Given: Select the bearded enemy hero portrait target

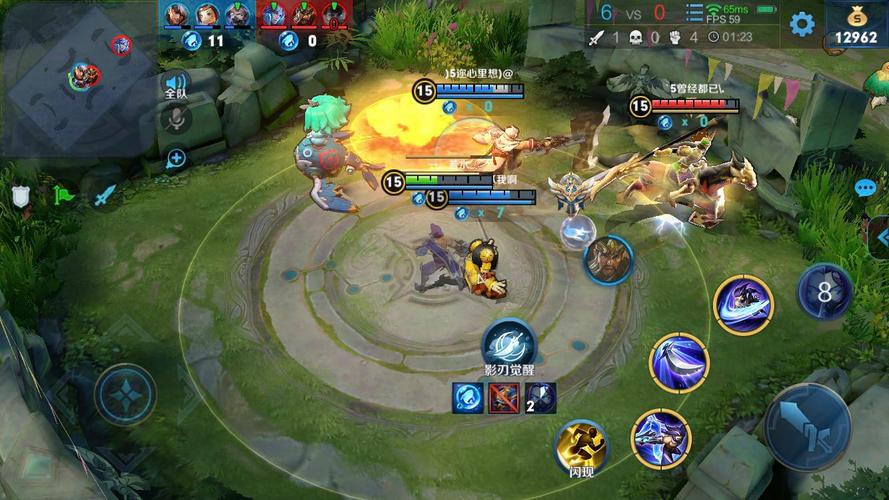Looking at the screenshot, I should pos(608,260).
